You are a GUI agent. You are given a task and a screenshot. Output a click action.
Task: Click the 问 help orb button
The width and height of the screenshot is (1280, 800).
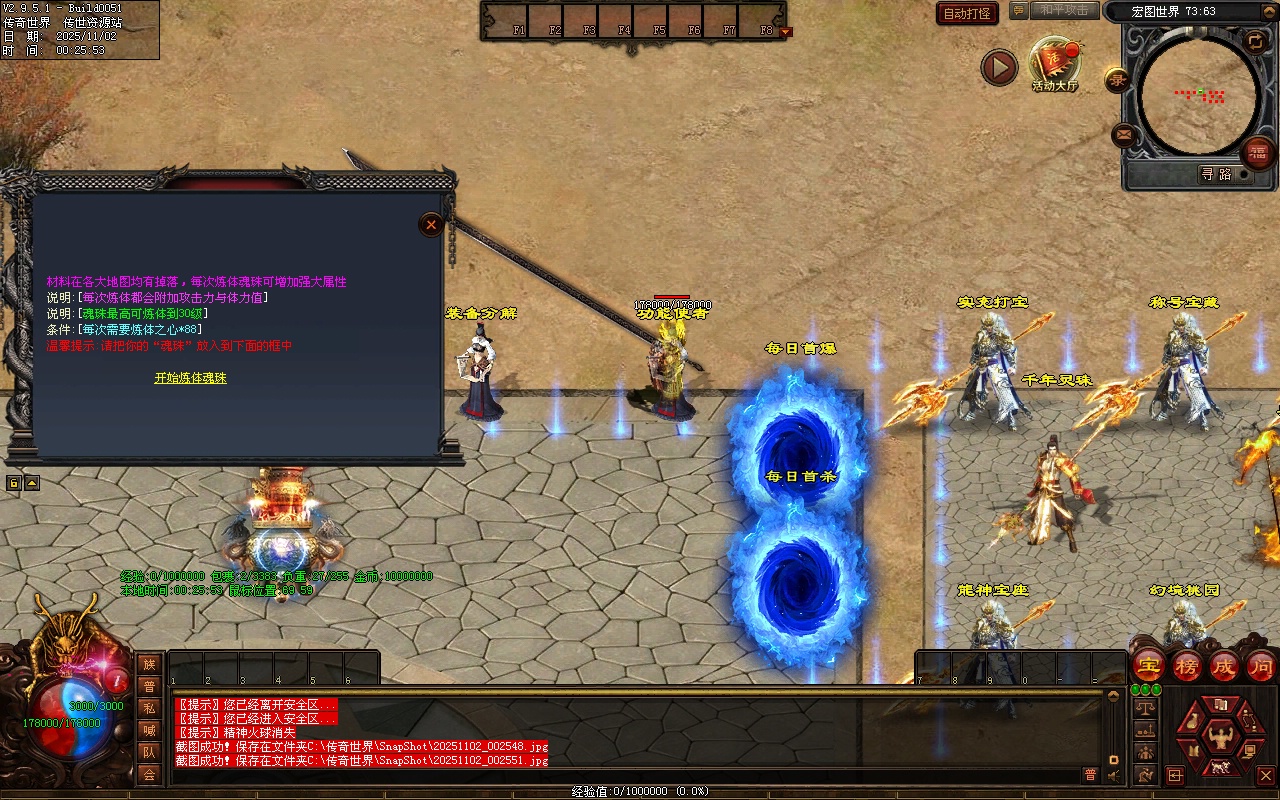tap(1261, 665)
